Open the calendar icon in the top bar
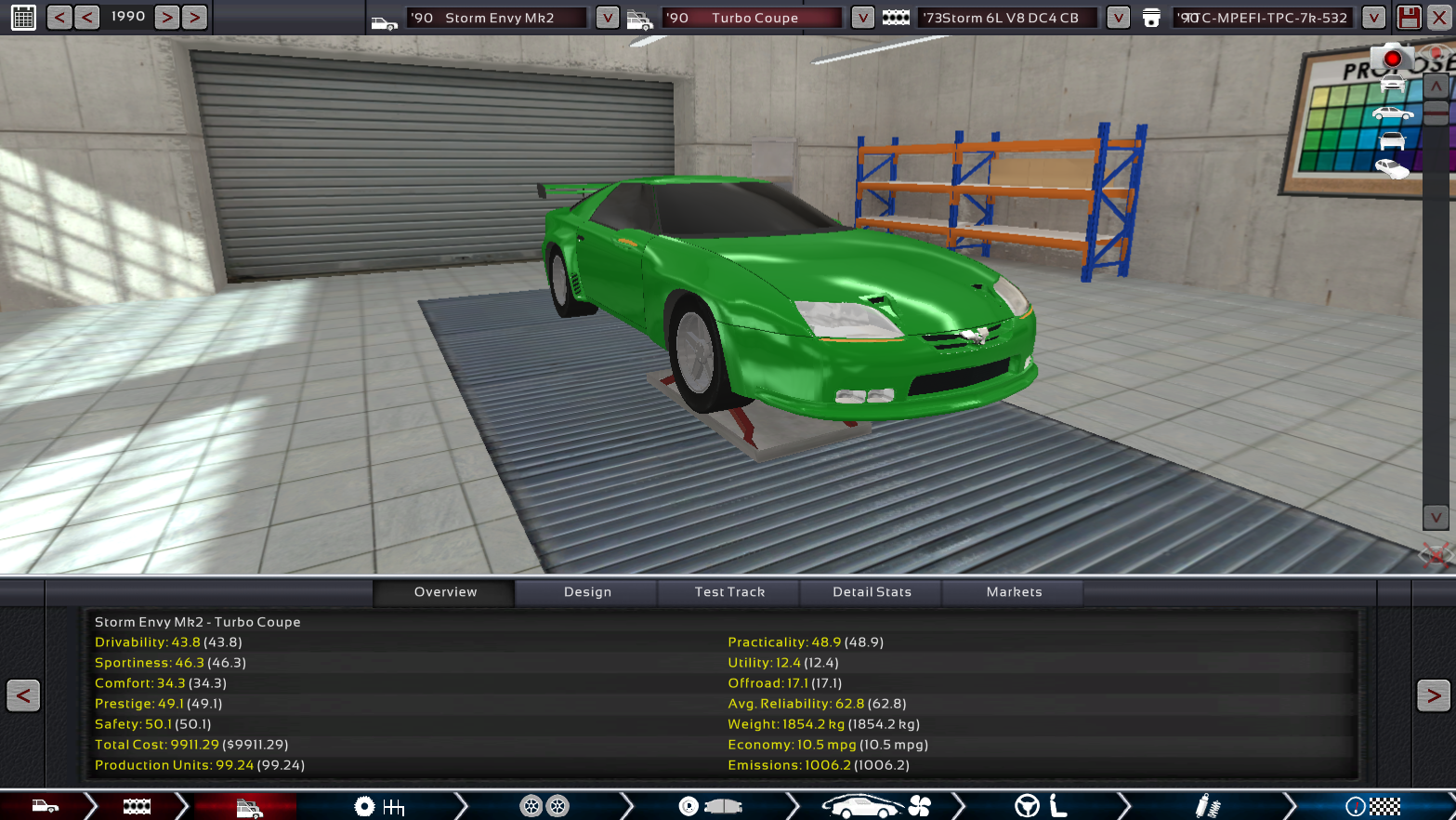The image size is (1456, 820). pyautogui.click(x=23, y=17)
